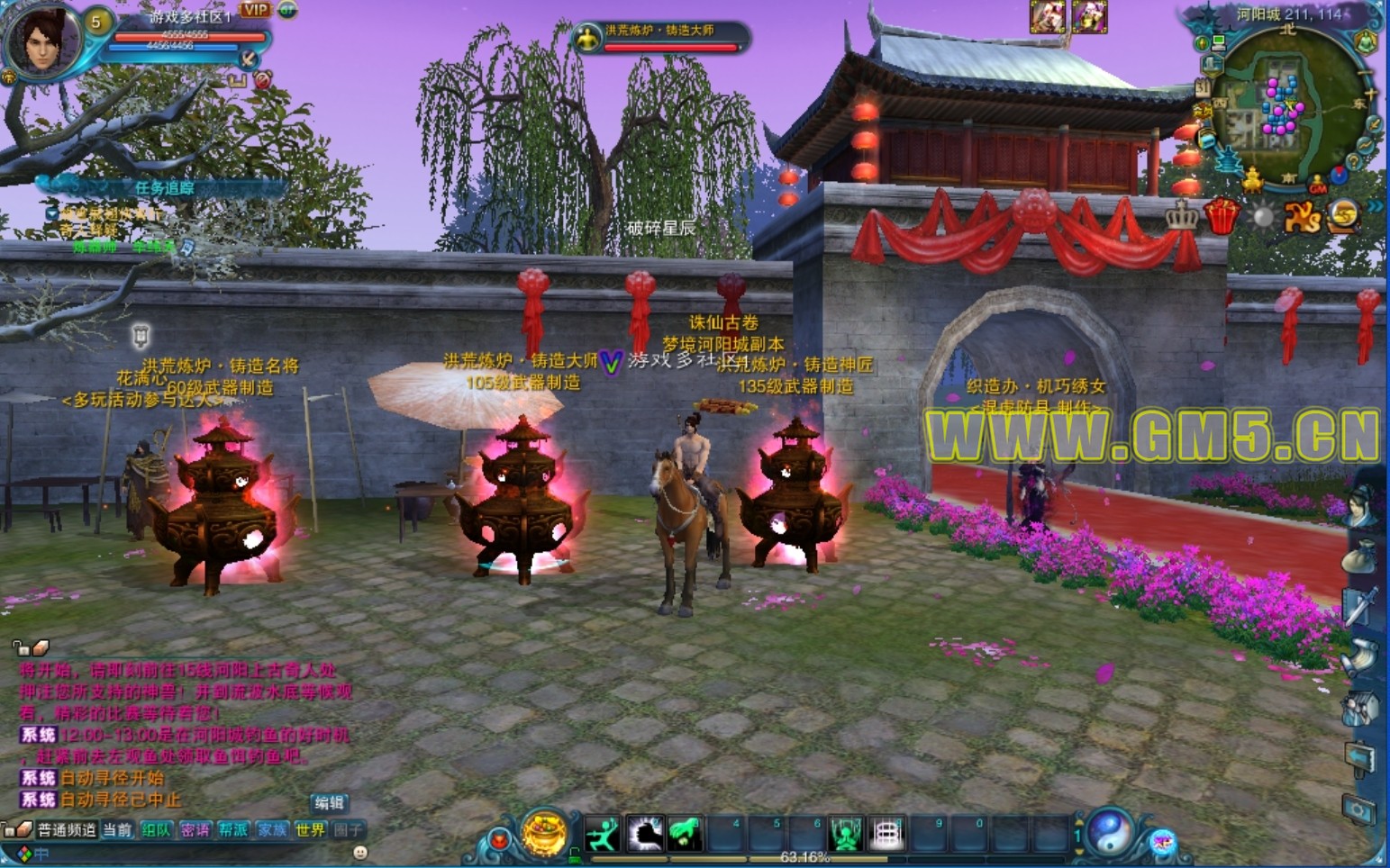
Task: Click the GM support icon
Action: 1318,186
